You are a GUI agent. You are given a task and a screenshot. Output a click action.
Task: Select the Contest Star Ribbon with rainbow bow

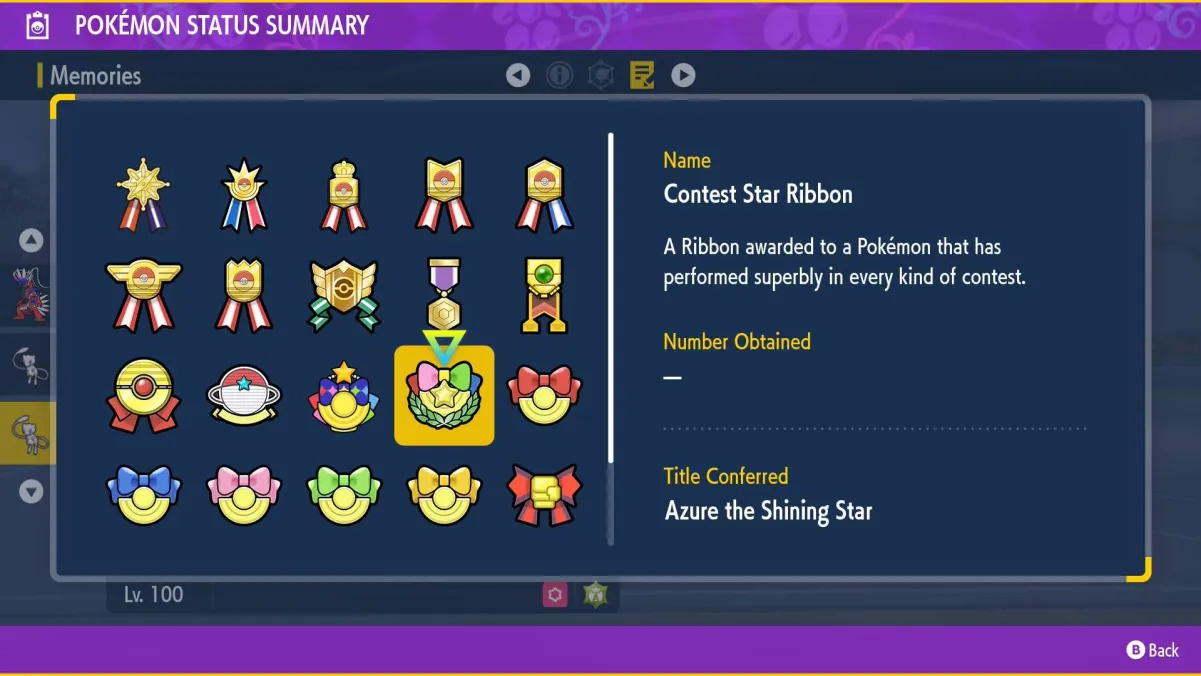point(444,395)
